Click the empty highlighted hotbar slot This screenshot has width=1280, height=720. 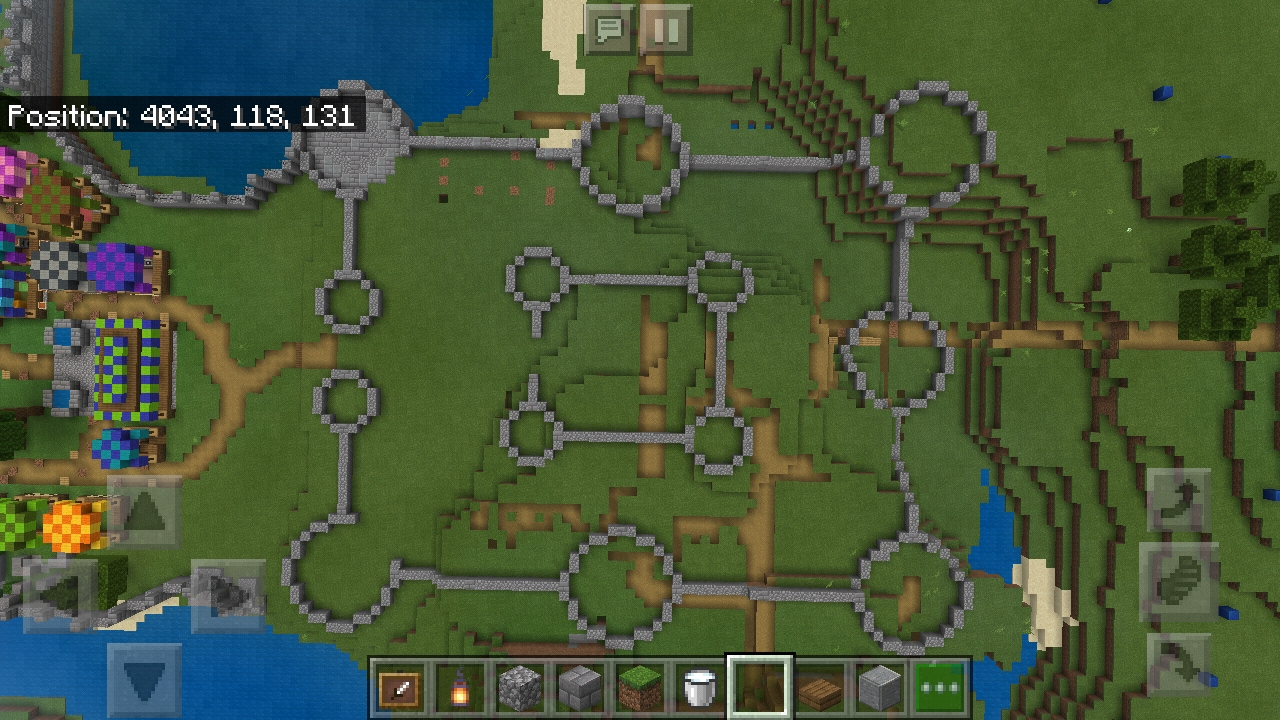coord(759,684)
